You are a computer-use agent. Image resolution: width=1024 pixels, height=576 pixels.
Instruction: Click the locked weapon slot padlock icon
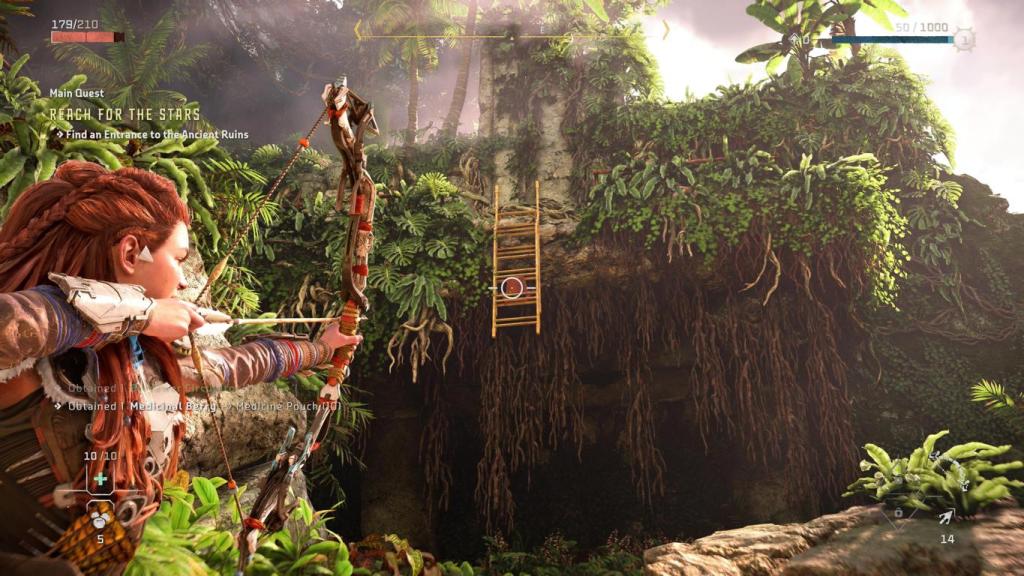coord(897,513)
